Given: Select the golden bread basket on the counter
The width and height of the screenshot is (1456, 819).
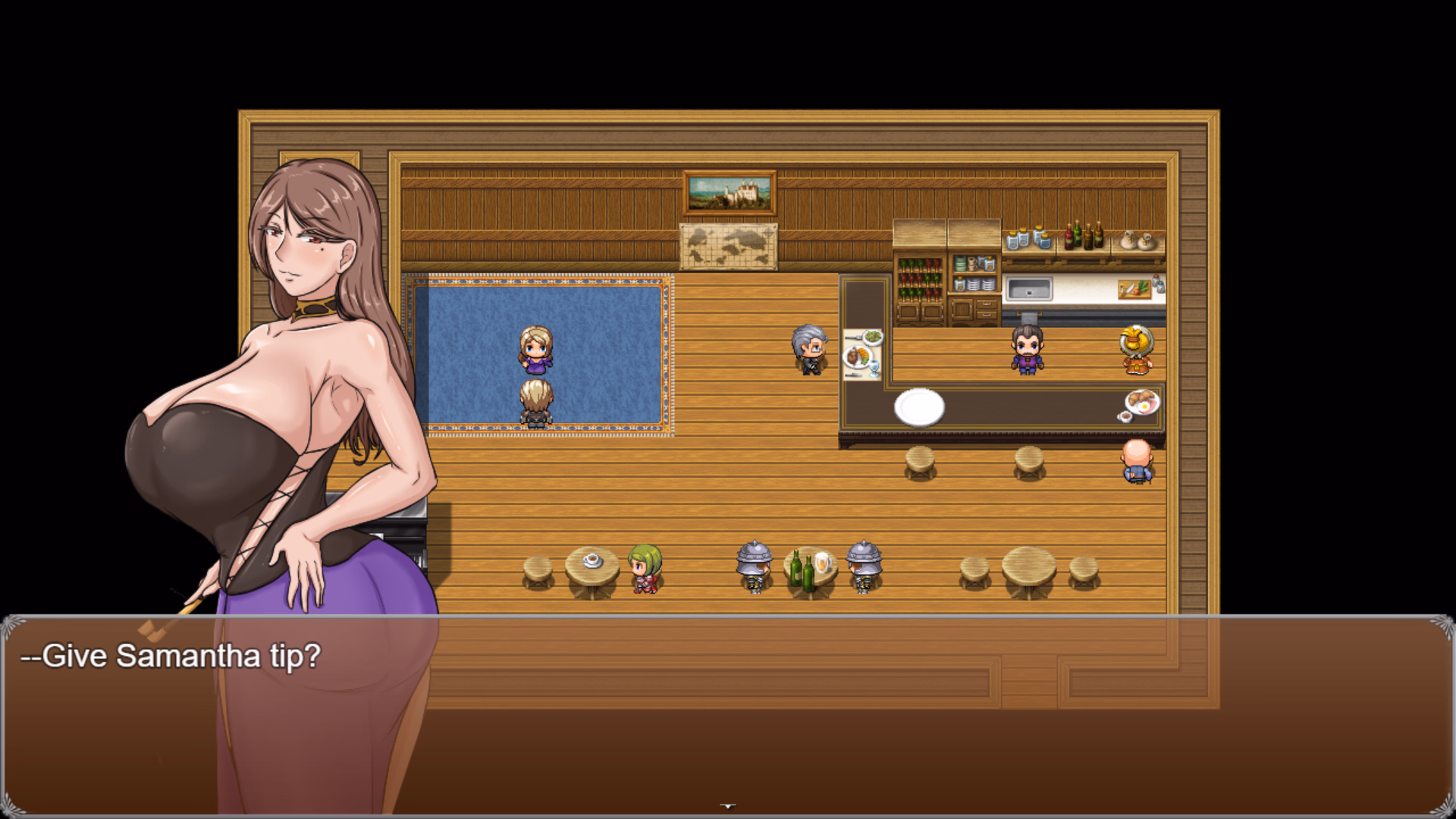Looking at the screenshot, I should [x=1135, y=343].
